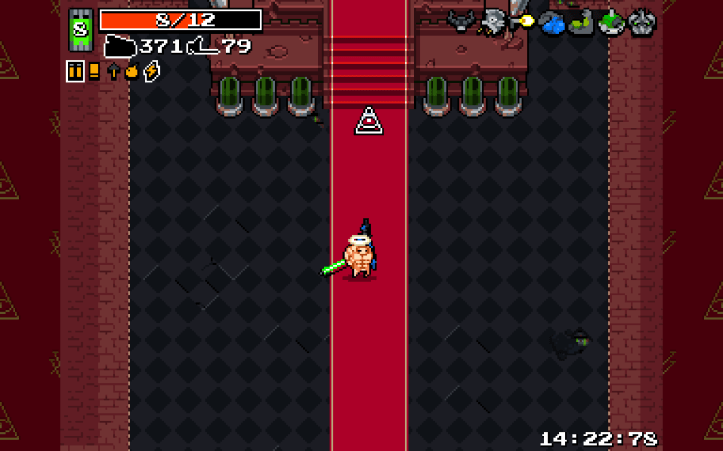Click the blue blob mutation icon
This screenshot has width=723, height=451.
[552, 22]
